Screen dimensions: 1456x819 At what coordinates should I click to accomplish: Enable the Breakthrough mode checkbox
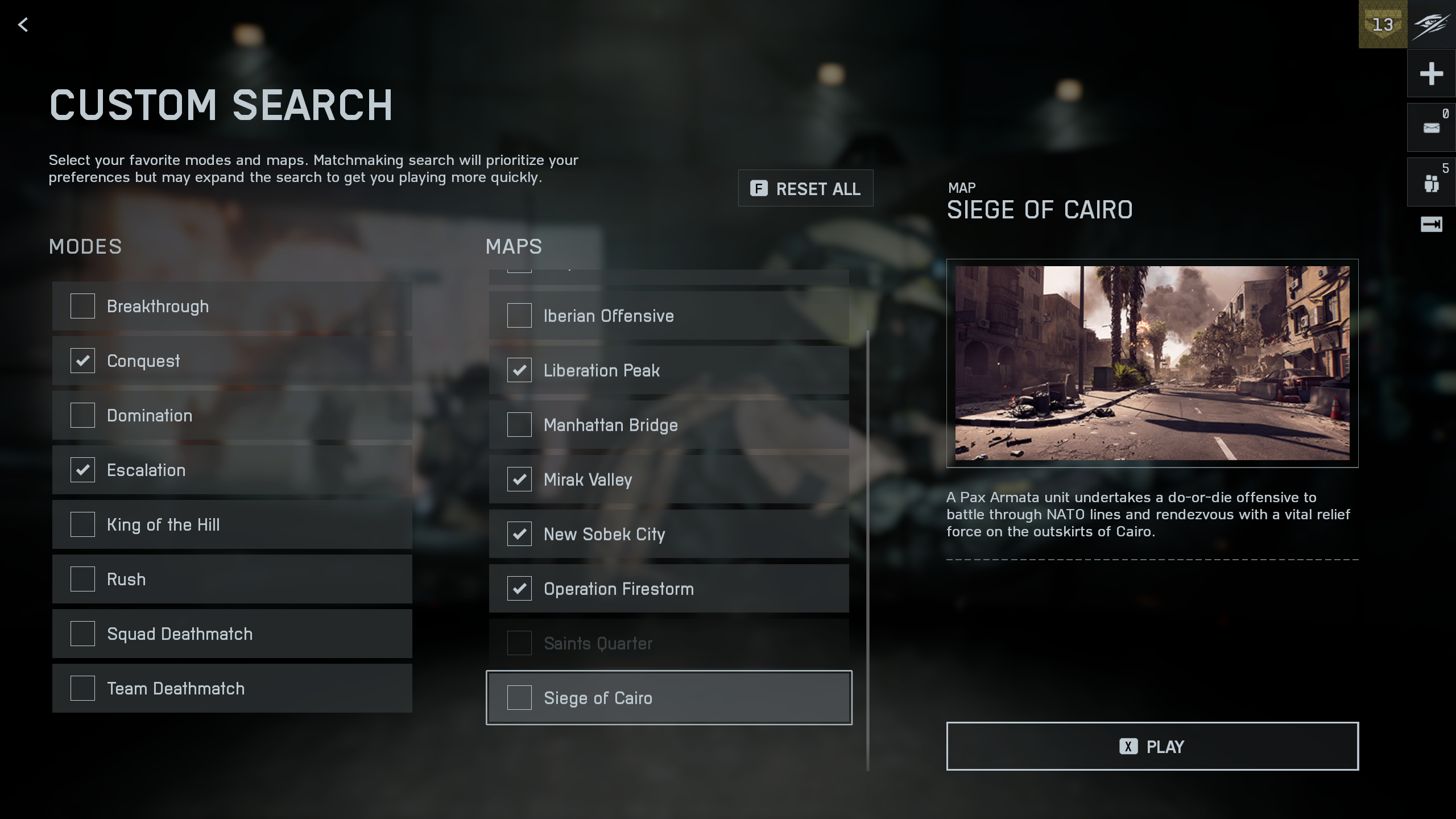(82, 306)
